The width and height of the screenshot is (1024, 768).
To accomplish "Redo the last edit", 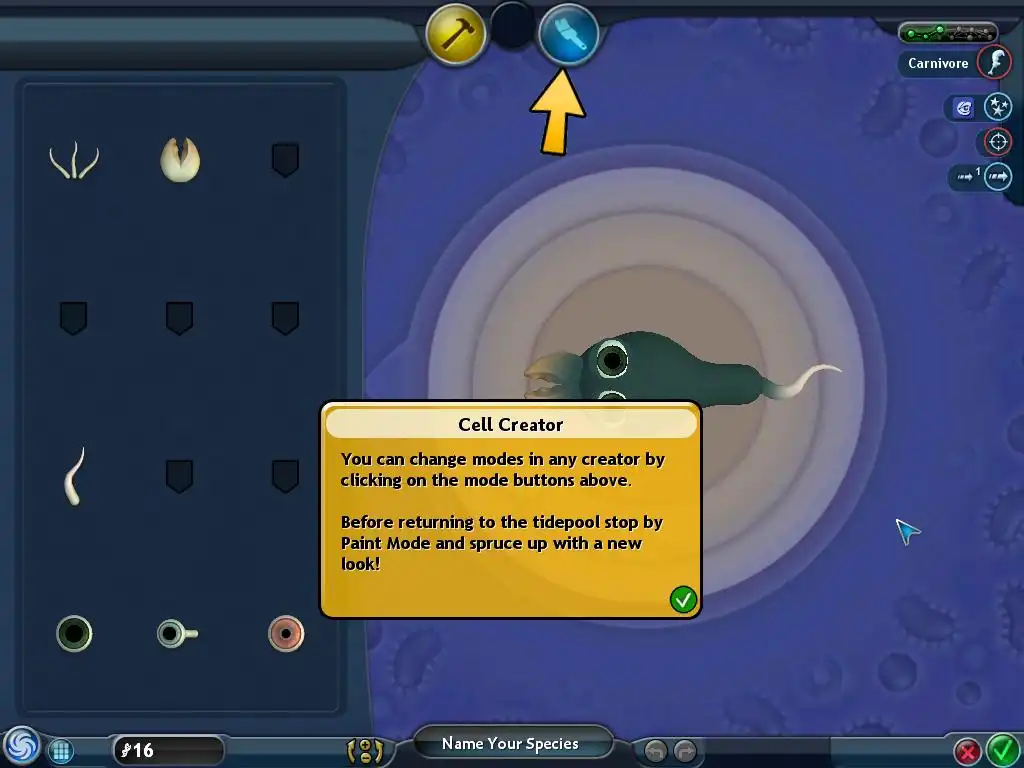I will coord(685,750).
